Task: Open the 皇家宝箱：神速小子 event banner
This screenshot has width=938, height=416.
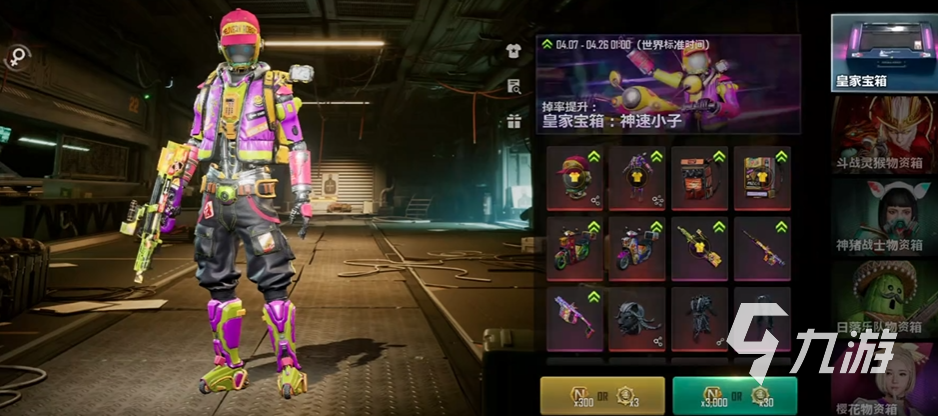Action: point(668,85)
